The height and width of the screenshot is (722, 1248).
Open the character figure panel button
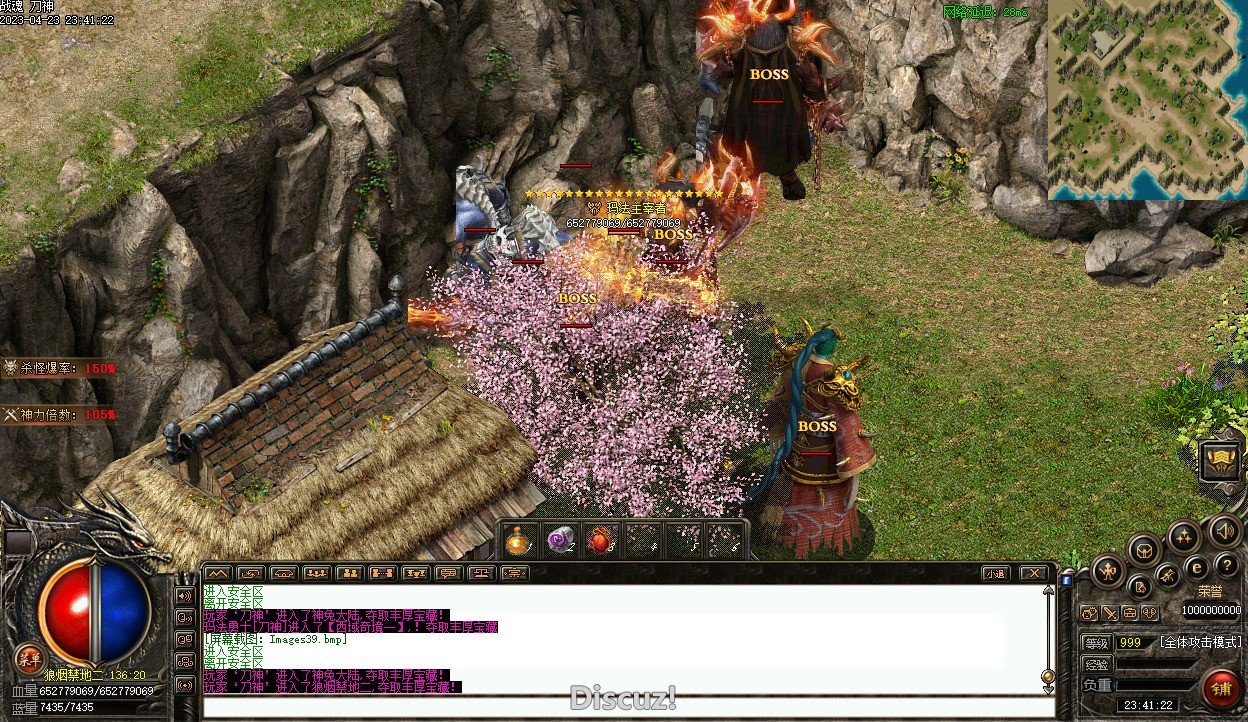(1107, 572)
